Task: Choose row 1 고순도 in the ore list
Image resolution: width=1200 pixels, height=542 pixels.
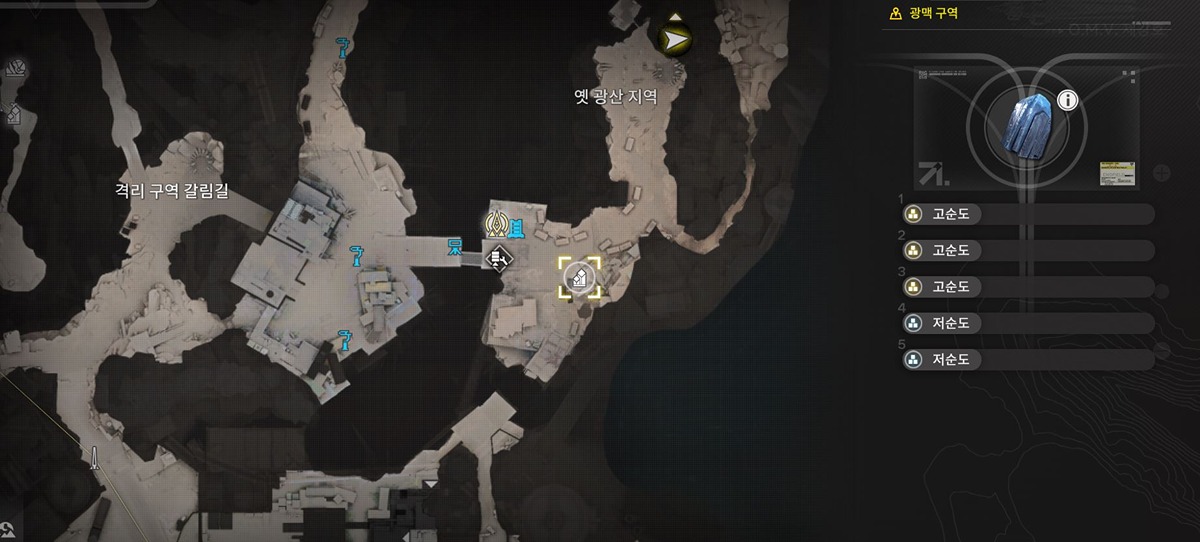Action: pyautogui.click(x=1027, y=214)
